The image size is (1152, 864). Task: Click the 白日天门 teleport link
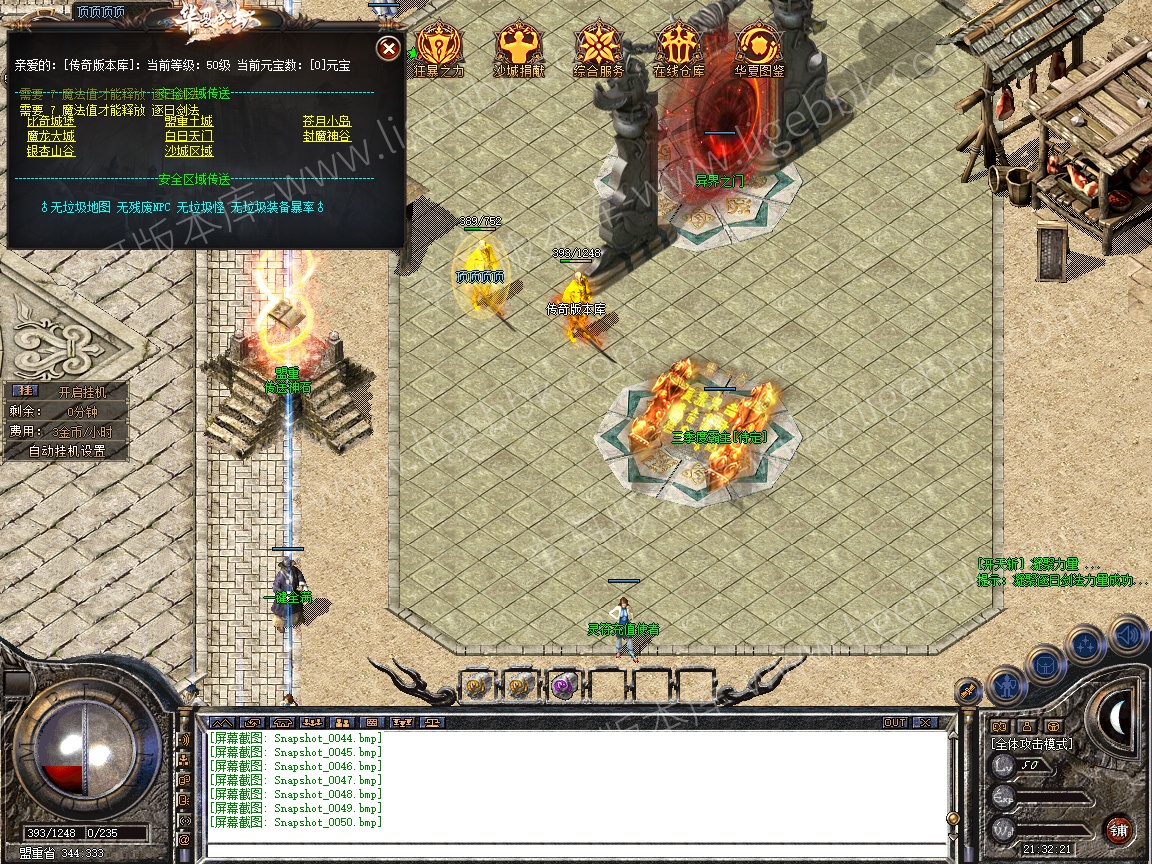coord(189,136)
